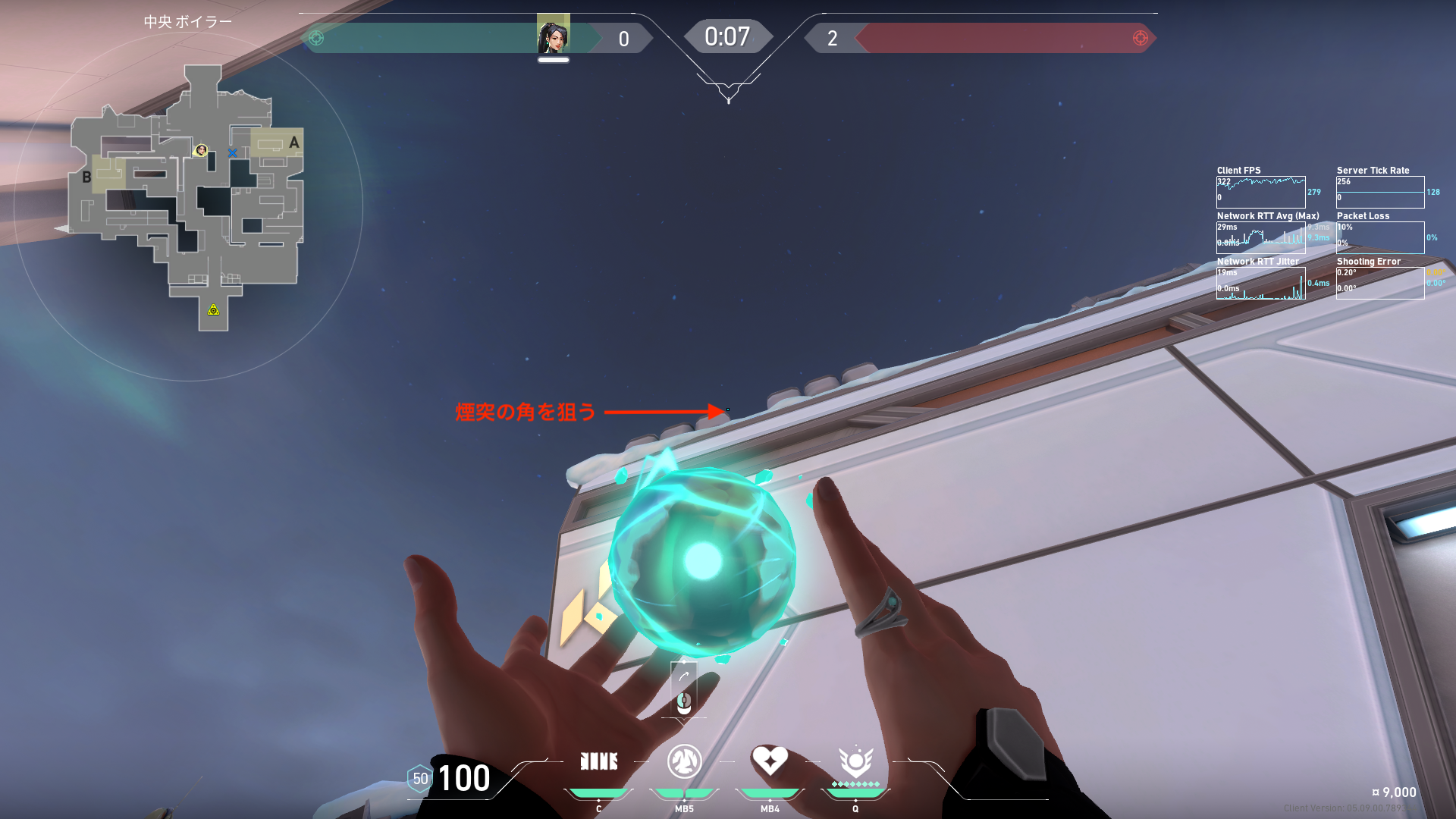Click the Sage portrait in the top bar
This screenshot has height=819, width=1456.
coord(553,34)
